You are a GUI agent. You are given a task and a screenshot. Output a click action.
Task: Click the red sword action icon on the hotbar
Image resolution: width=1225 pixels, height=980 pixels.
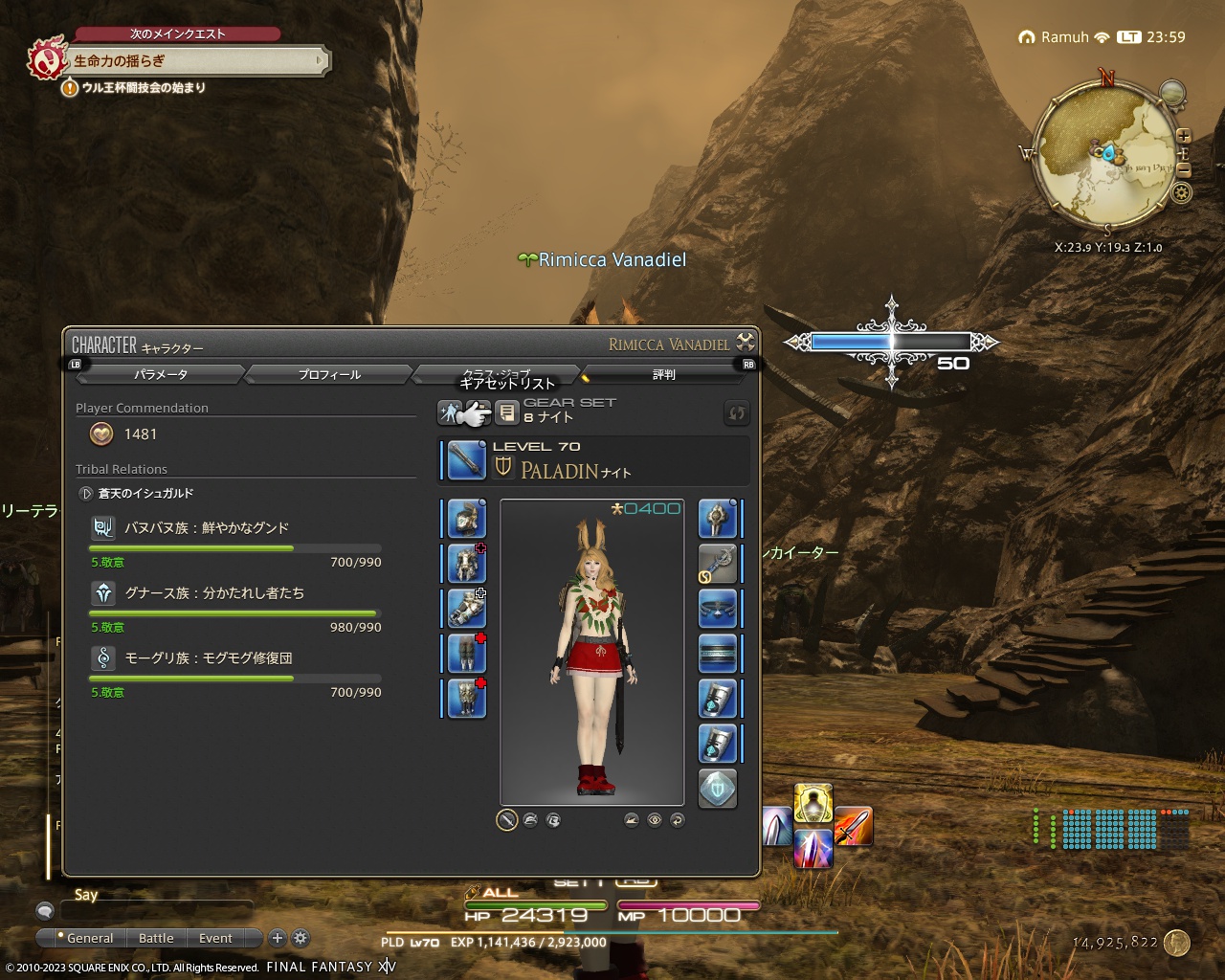click(x=855, y=827)
